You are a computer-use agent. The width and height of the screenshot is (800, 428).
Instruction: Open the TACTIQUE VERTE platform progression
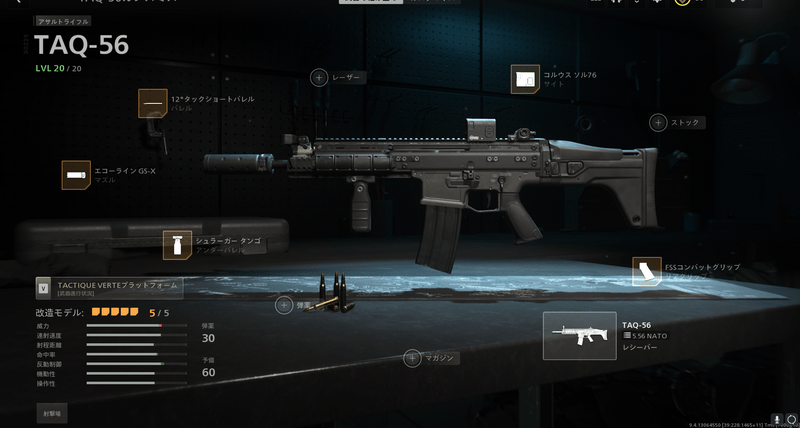108,288
